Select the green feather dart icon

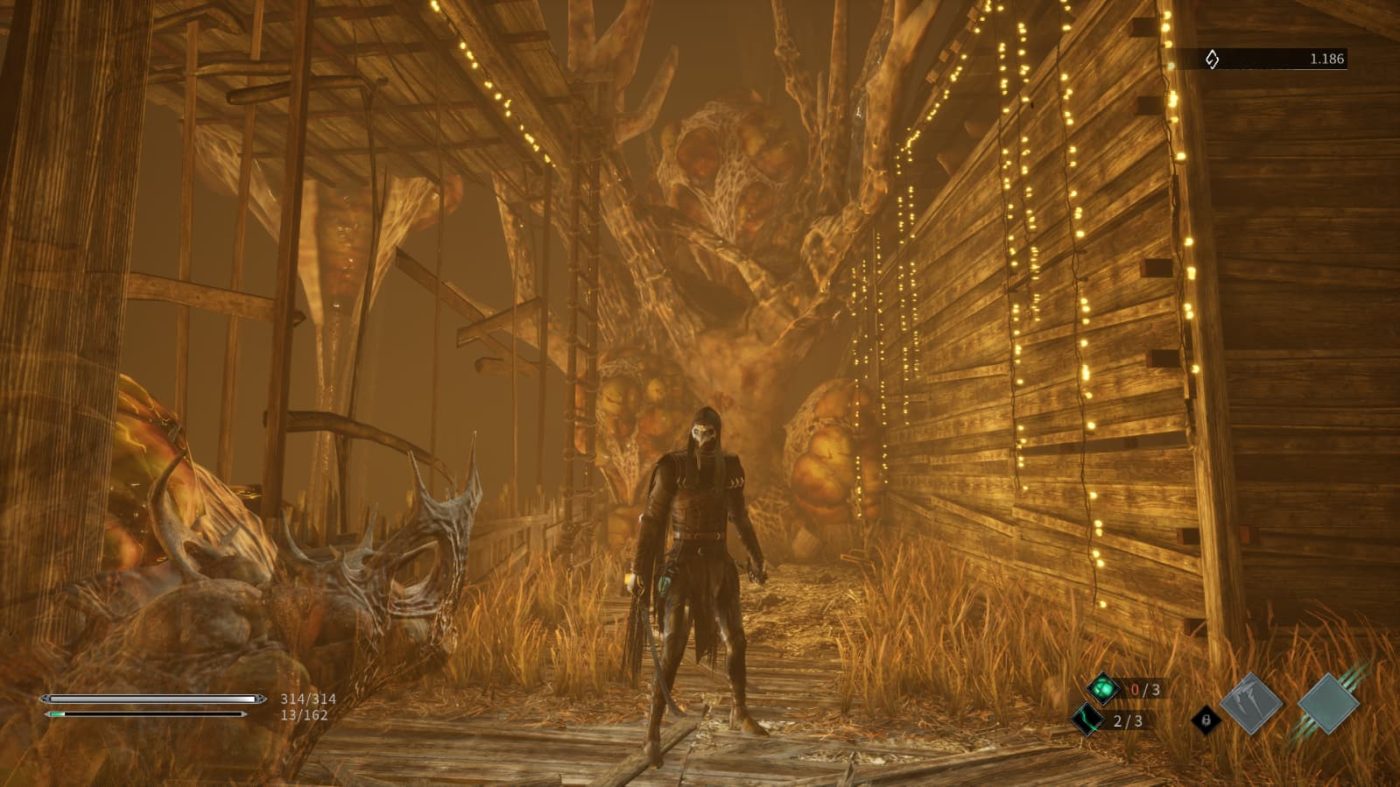[1087, 718]
